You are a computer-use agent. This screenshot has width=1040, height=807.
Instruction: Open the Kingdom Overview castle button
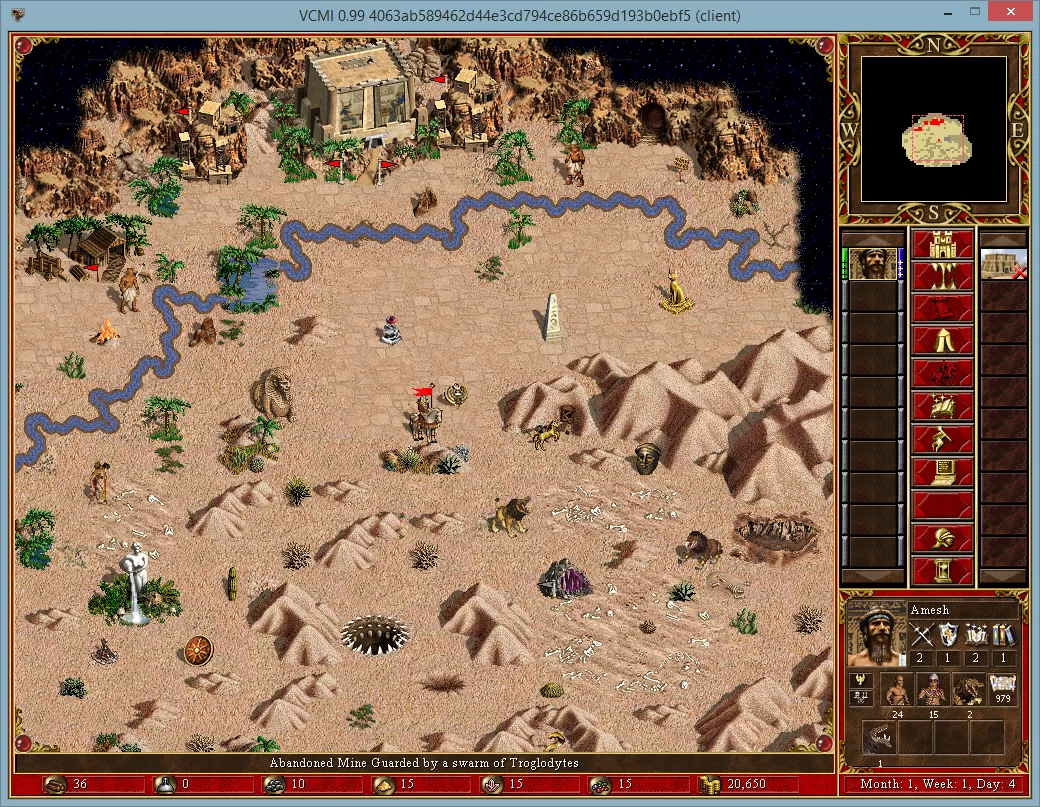coord(943,245)
